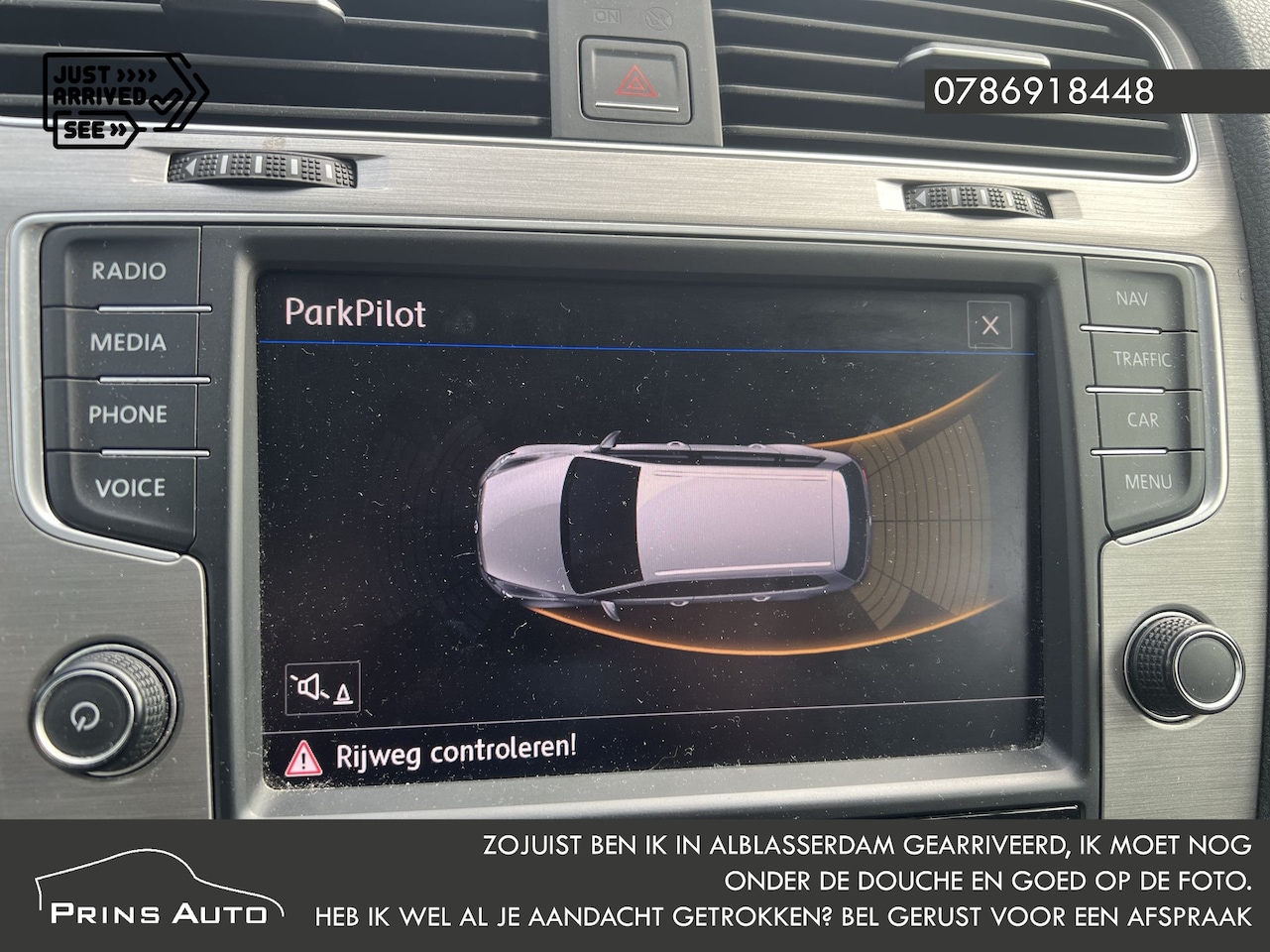Activate VOICE control
Image resolution: width=1270 pixels, height=952 pixels.
pyautogui.click(x=130, y=488)
